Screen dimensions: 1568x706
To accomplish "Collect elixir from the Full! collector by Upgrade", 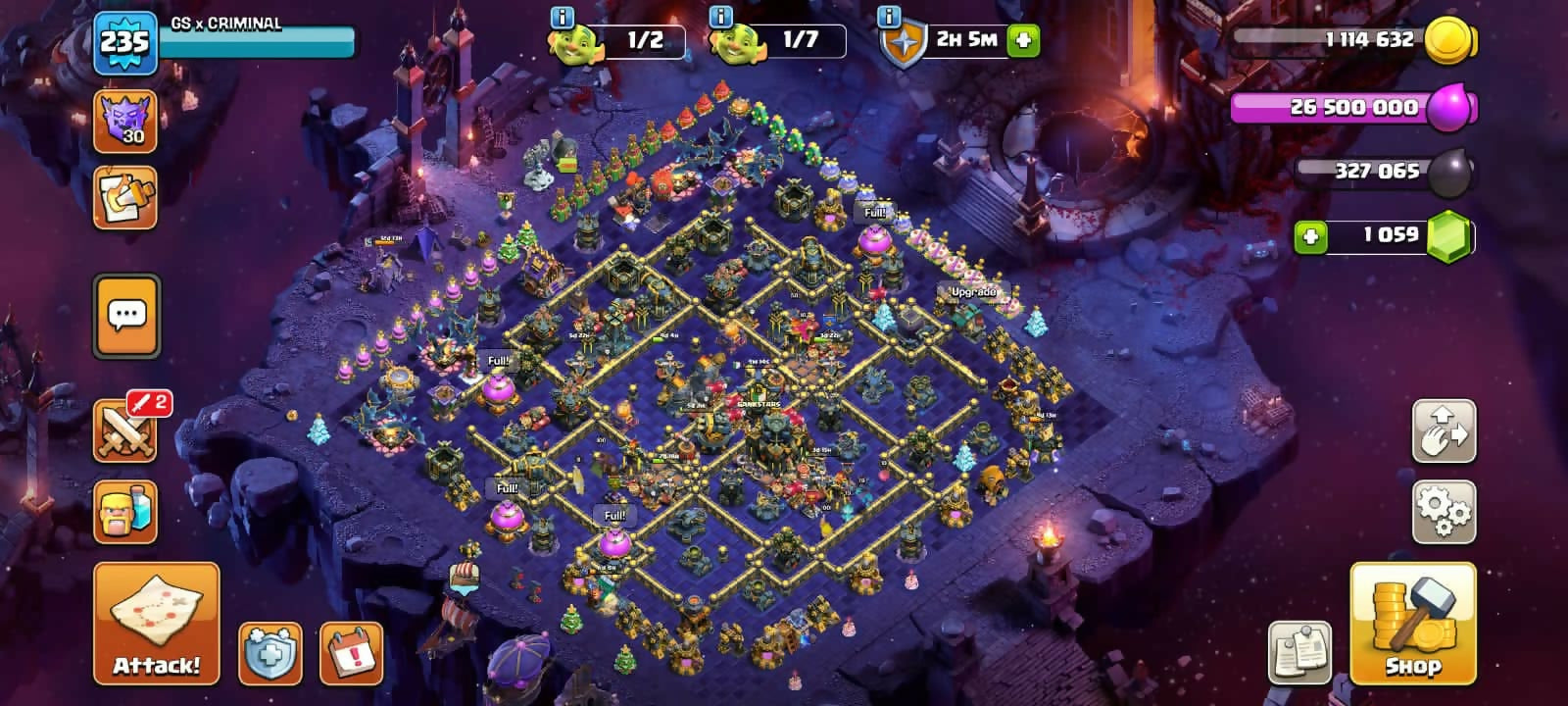I will pos(874,238).
